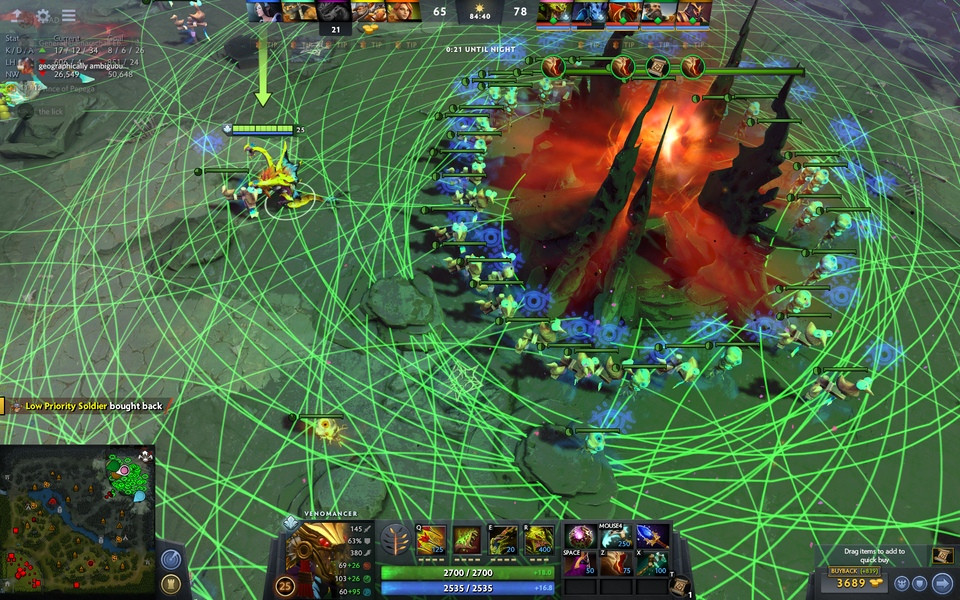Select the Poison Sting ability icon

[x=467, y=540]
